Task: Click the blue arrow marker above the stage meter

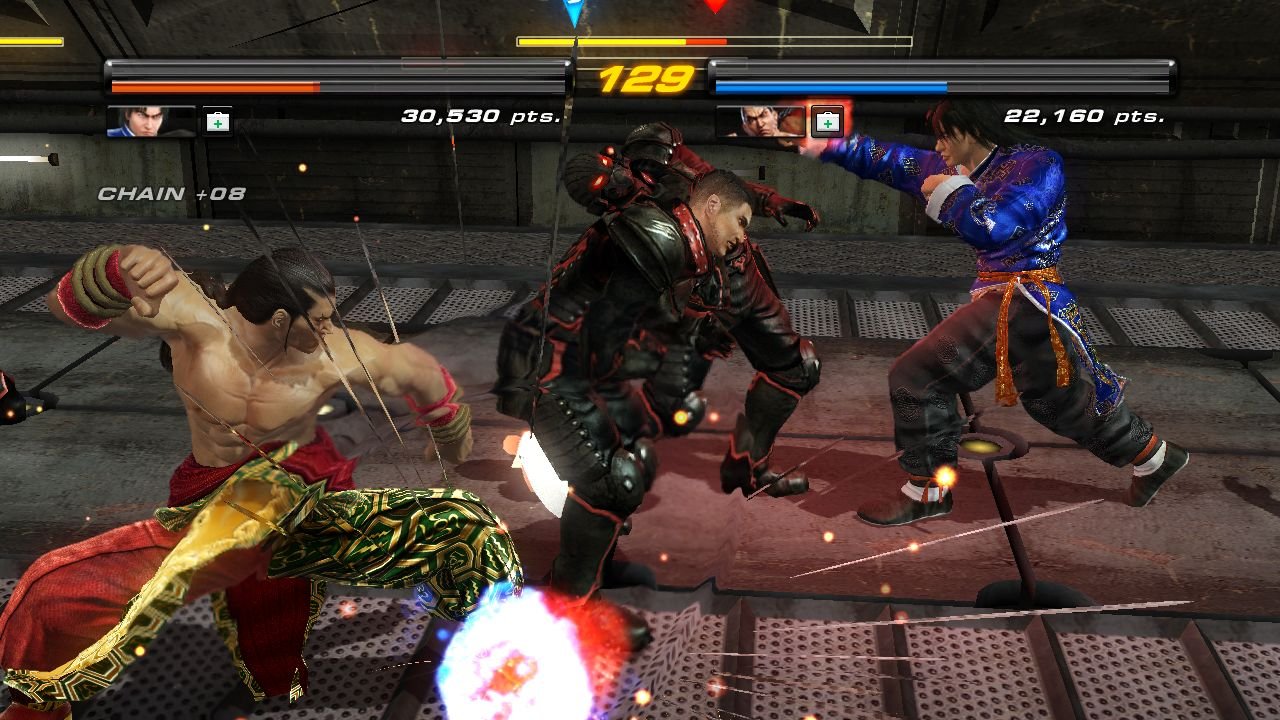Action: (x=572, y=12)
